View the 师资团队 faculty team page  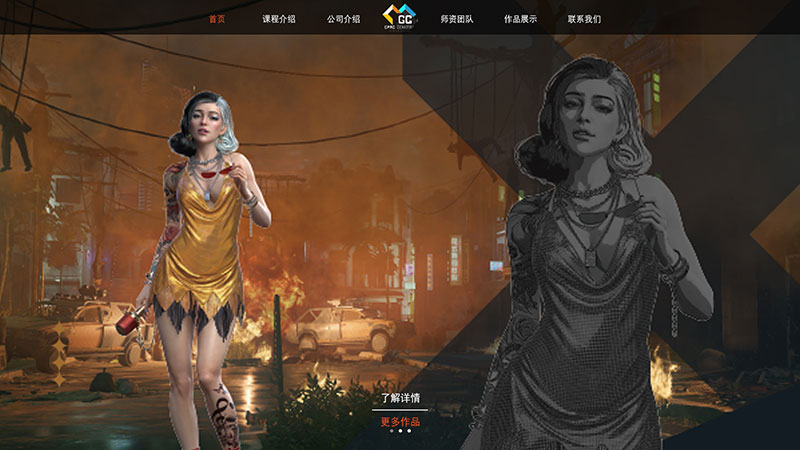click(457, 19)
